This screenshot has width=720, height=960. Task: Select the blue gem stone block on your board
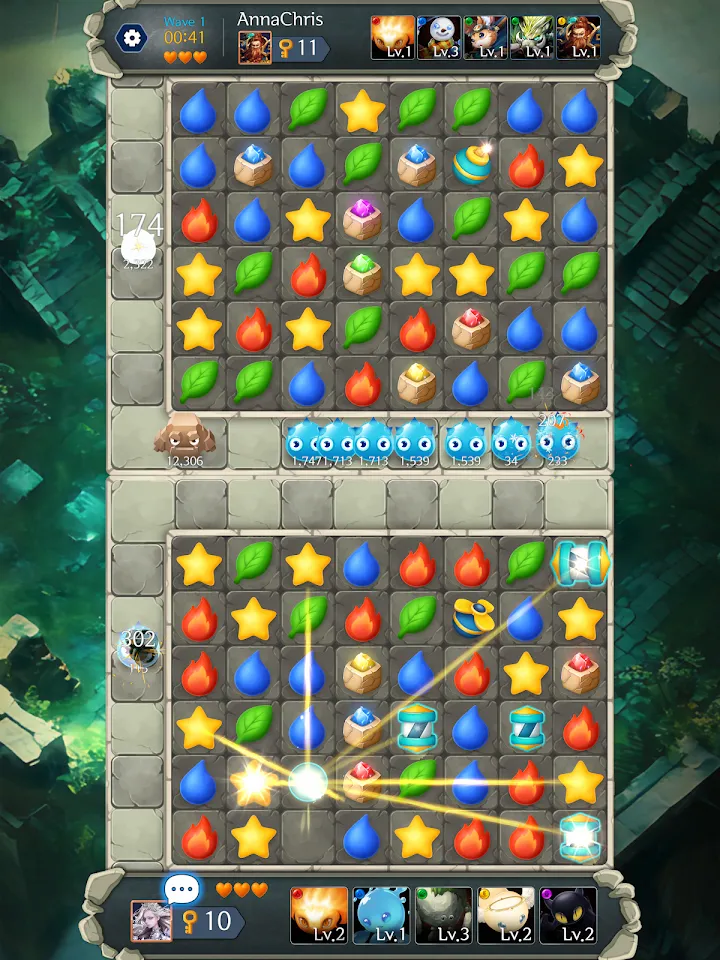click(x=362, y=727)
